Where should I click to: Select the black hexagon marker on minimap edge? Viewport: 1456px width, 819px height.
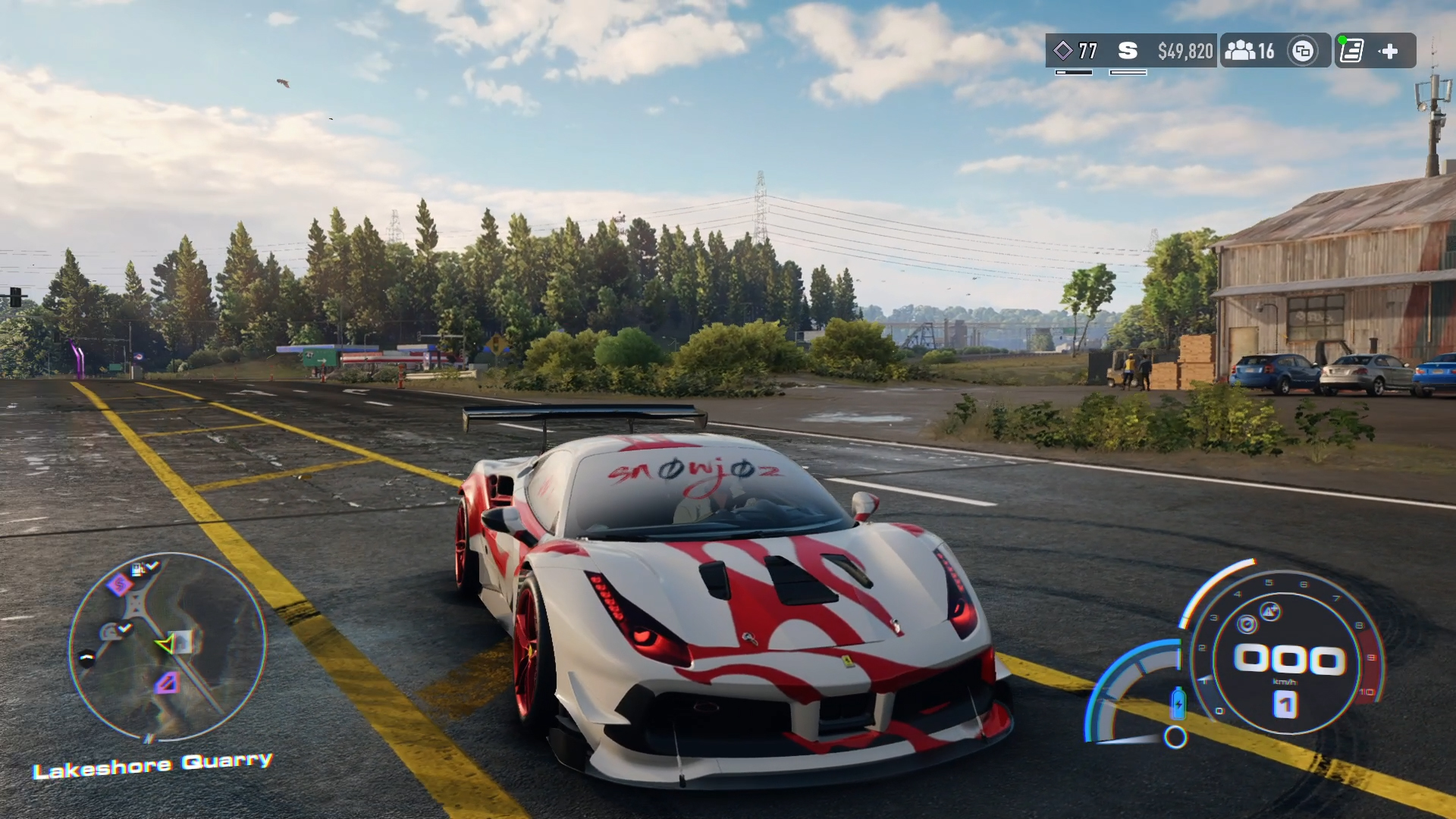pyautogui.click(x=87, y=657)
